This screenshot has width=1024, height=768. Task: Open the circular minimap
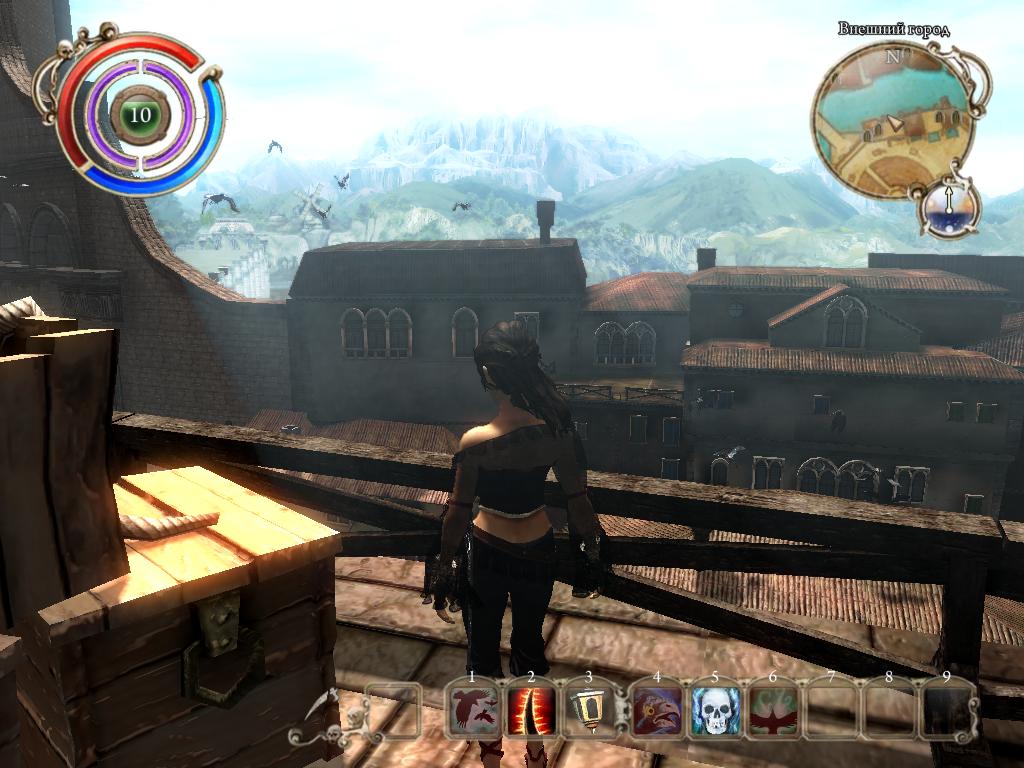(x=892, y=126)
